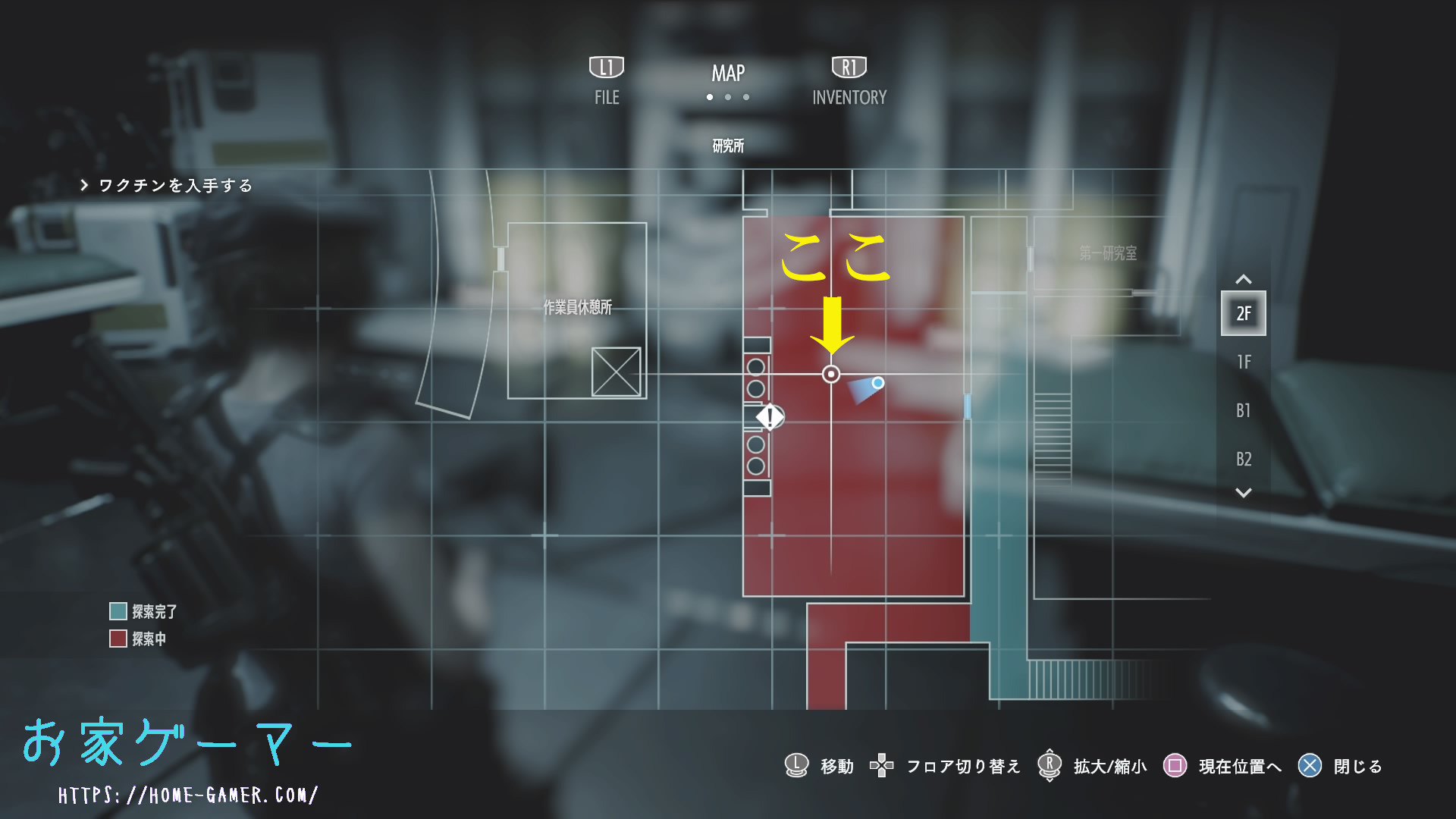Click the up arrow above the floor list
Screen dimensions: 1456x819
pyautogui.click(x=1244, y=279)
